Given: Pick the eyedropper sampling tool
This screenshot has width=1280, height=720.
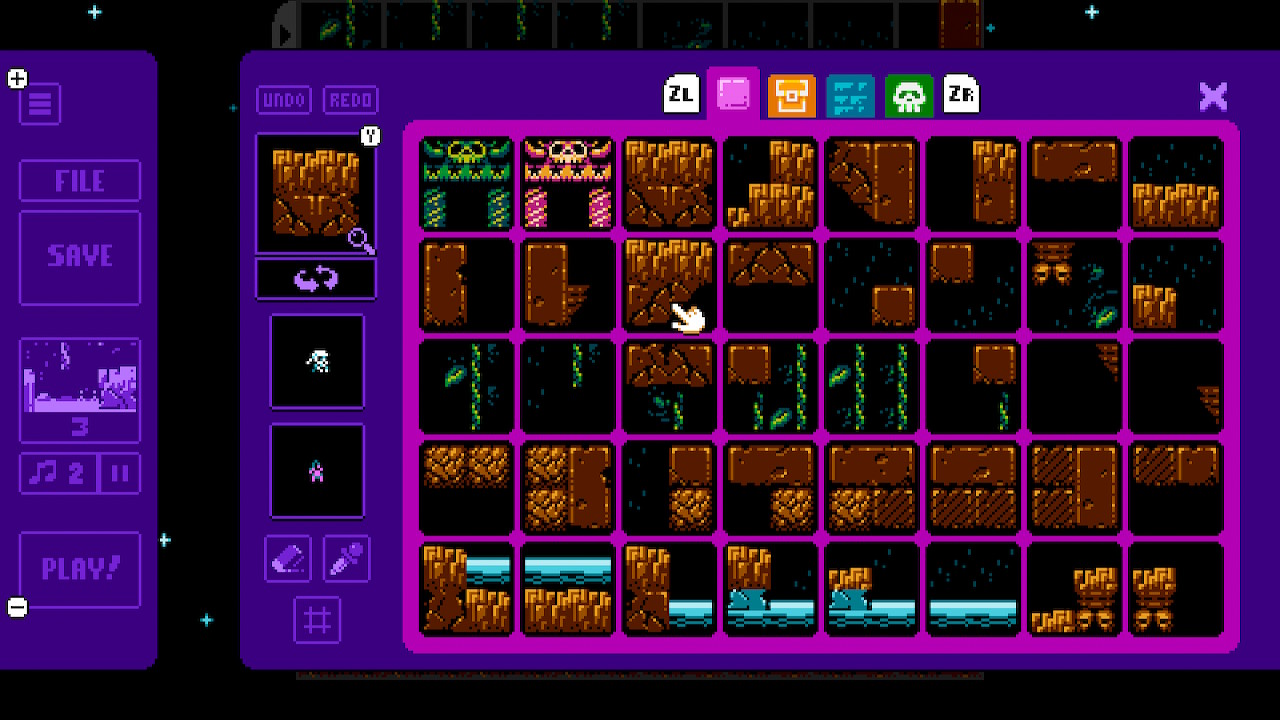Looking at the screenshot, I should click(x=344, y=559).
